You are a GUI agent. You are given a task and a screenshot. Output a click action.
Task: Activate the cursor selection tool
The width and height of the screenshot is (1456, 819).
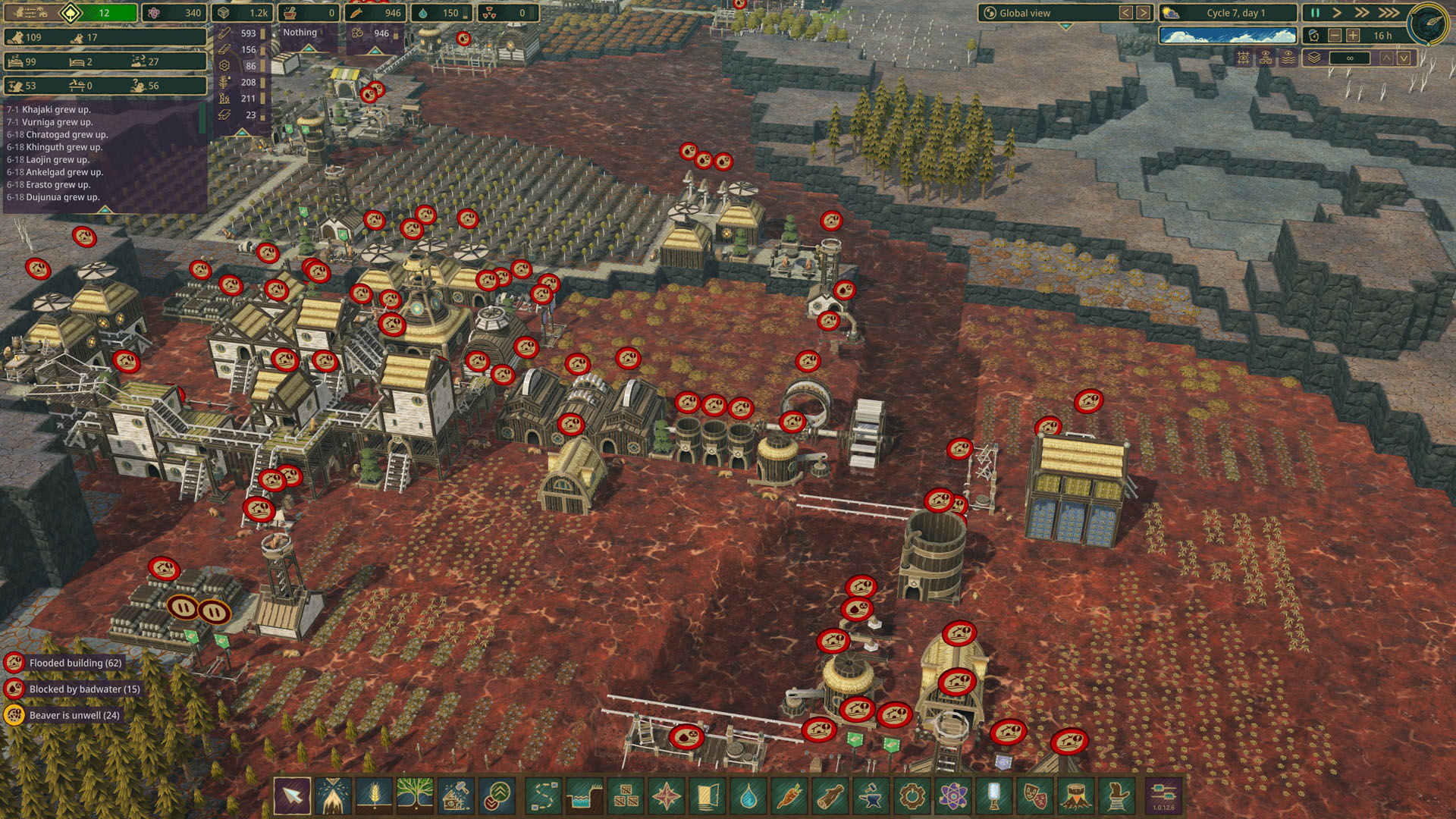(292, 796)
